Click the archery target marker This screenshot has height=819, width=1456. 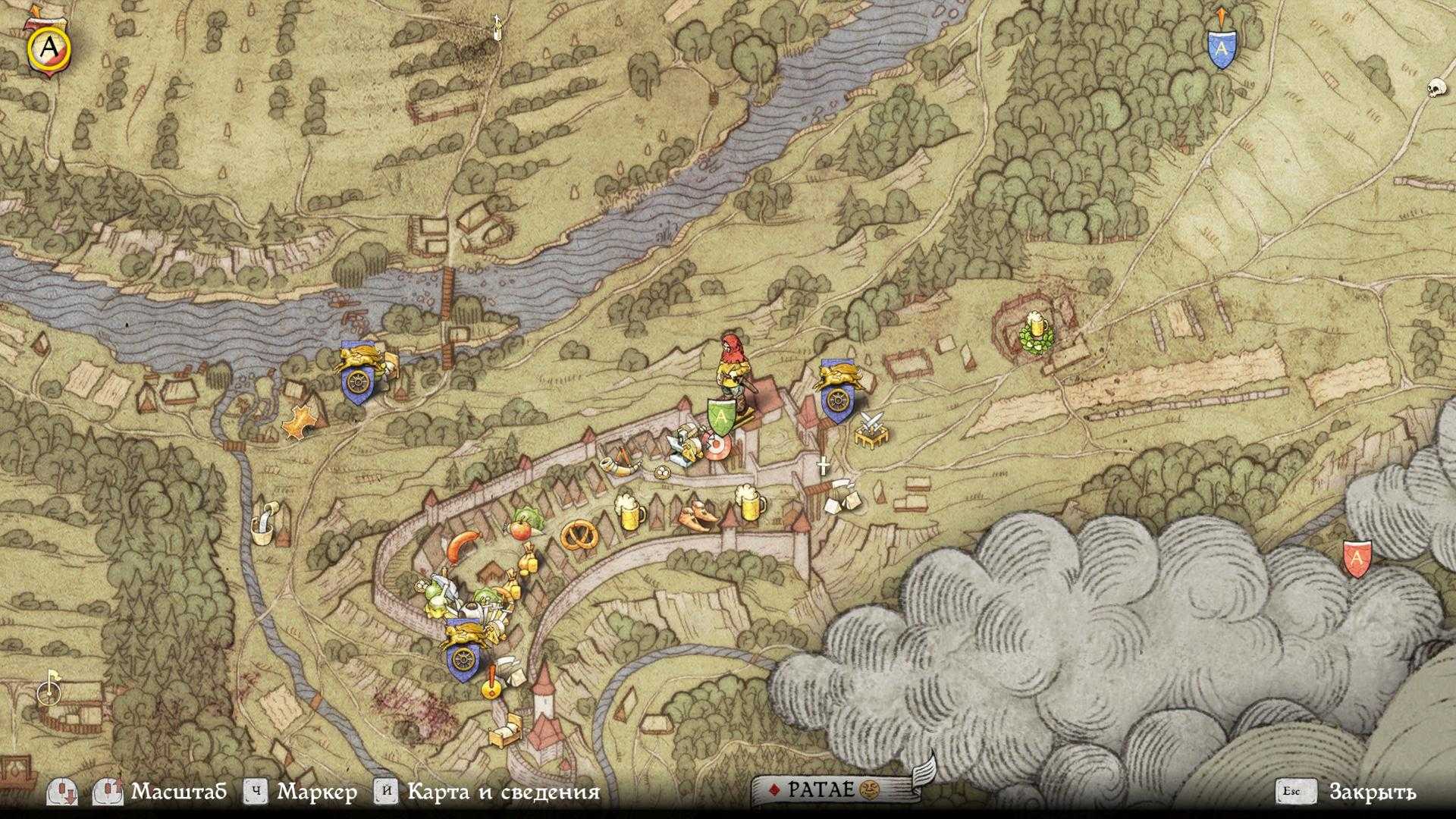point(716,446)
